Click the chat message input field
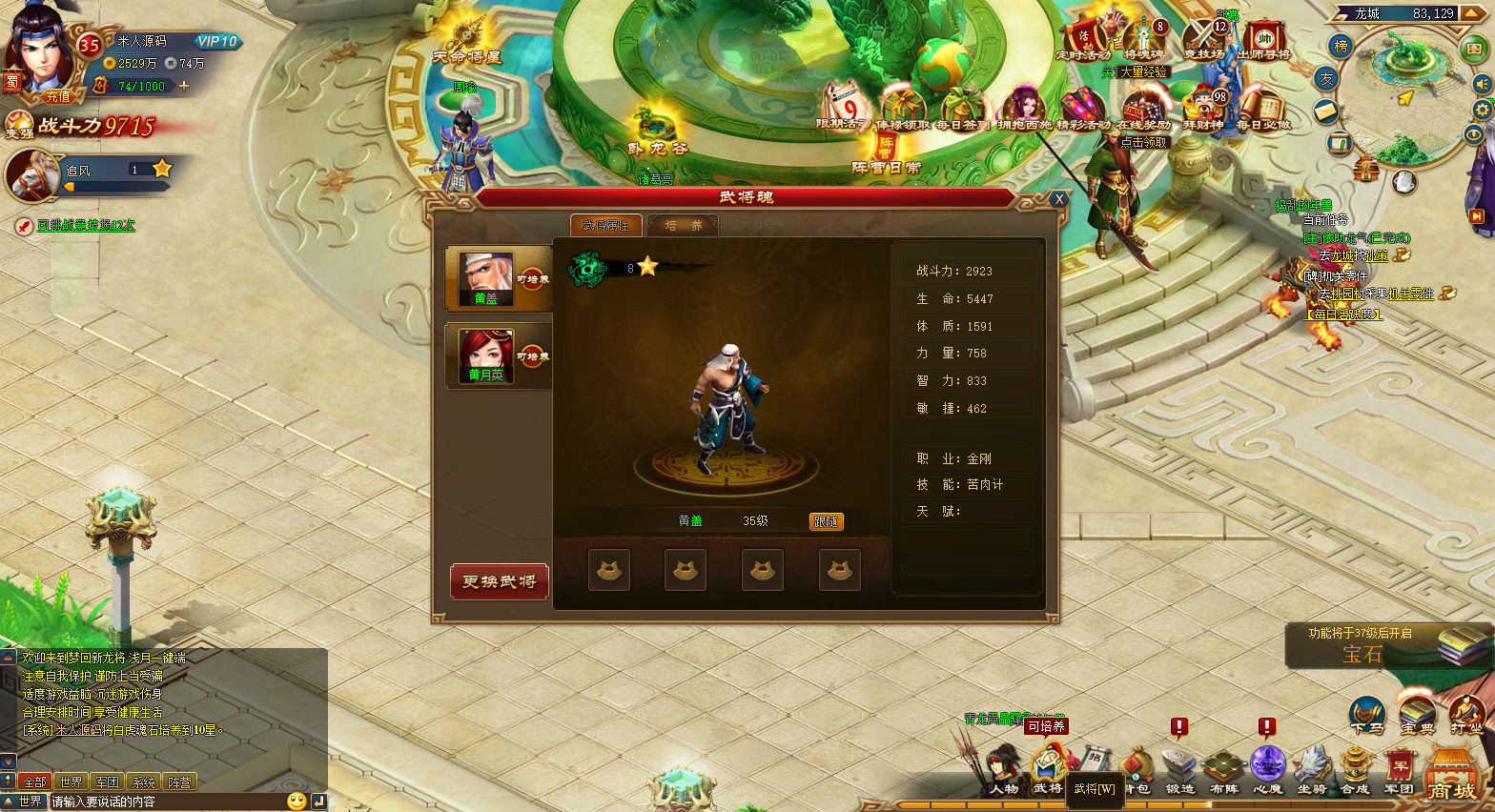1495x812 pixels. click(x=167, y=802)
